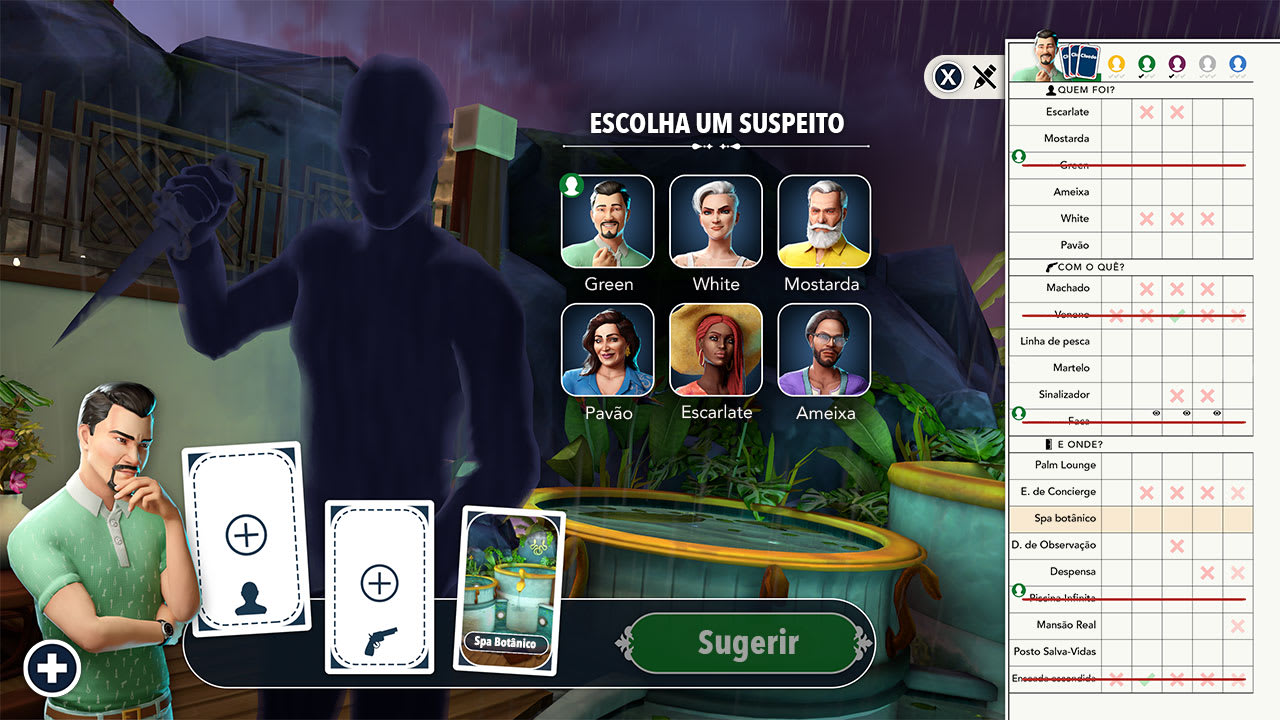Select the pencil marker tool on the notepad

click(x=985, y=77)
